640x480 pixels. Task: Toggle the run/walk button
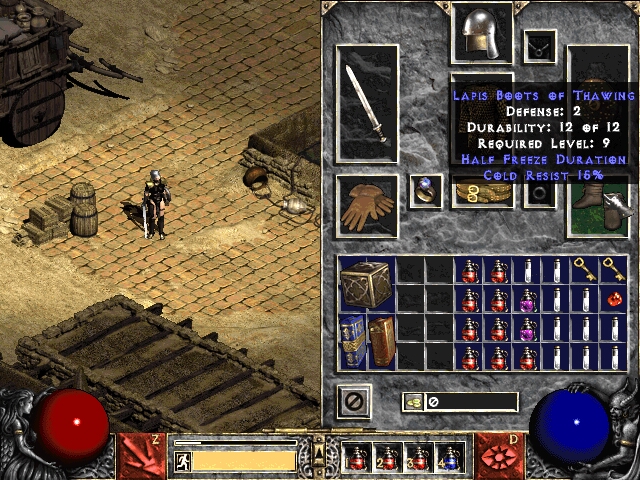(182, 461)
